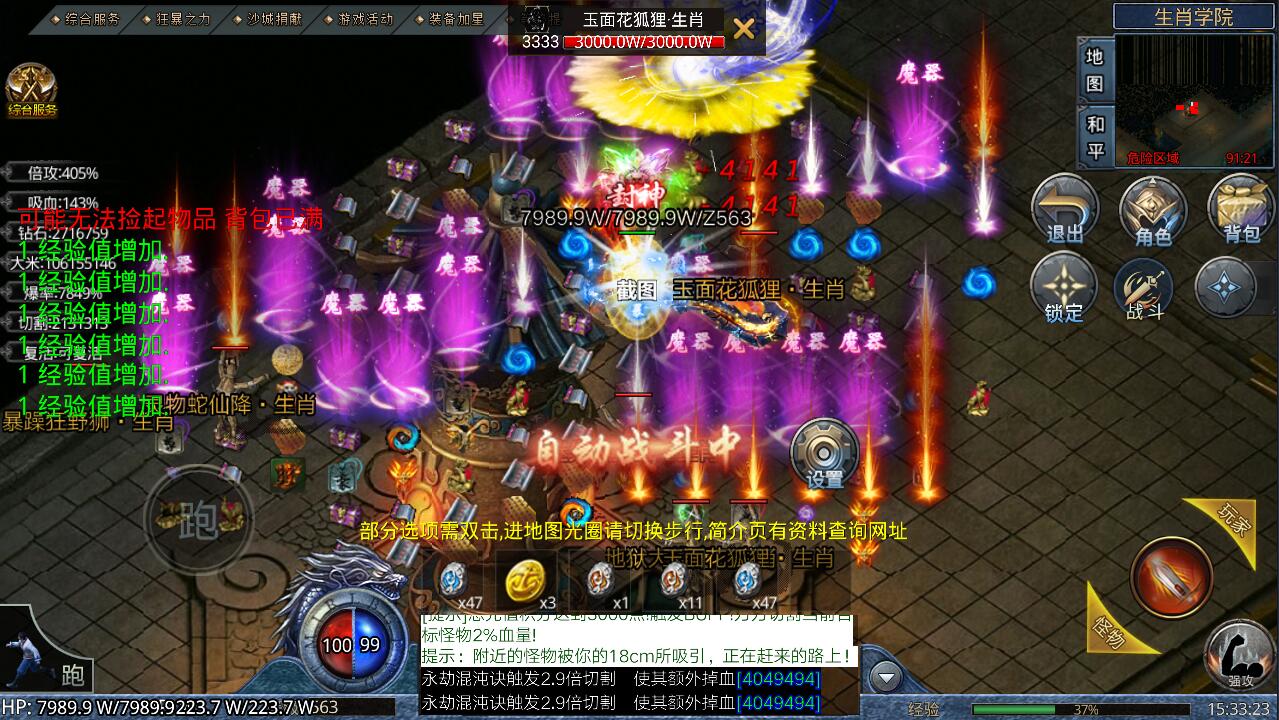Select the 装备加星 tab
Image resolution: width=1279 pixels, height=720 pixels.
tap(453, 18)
